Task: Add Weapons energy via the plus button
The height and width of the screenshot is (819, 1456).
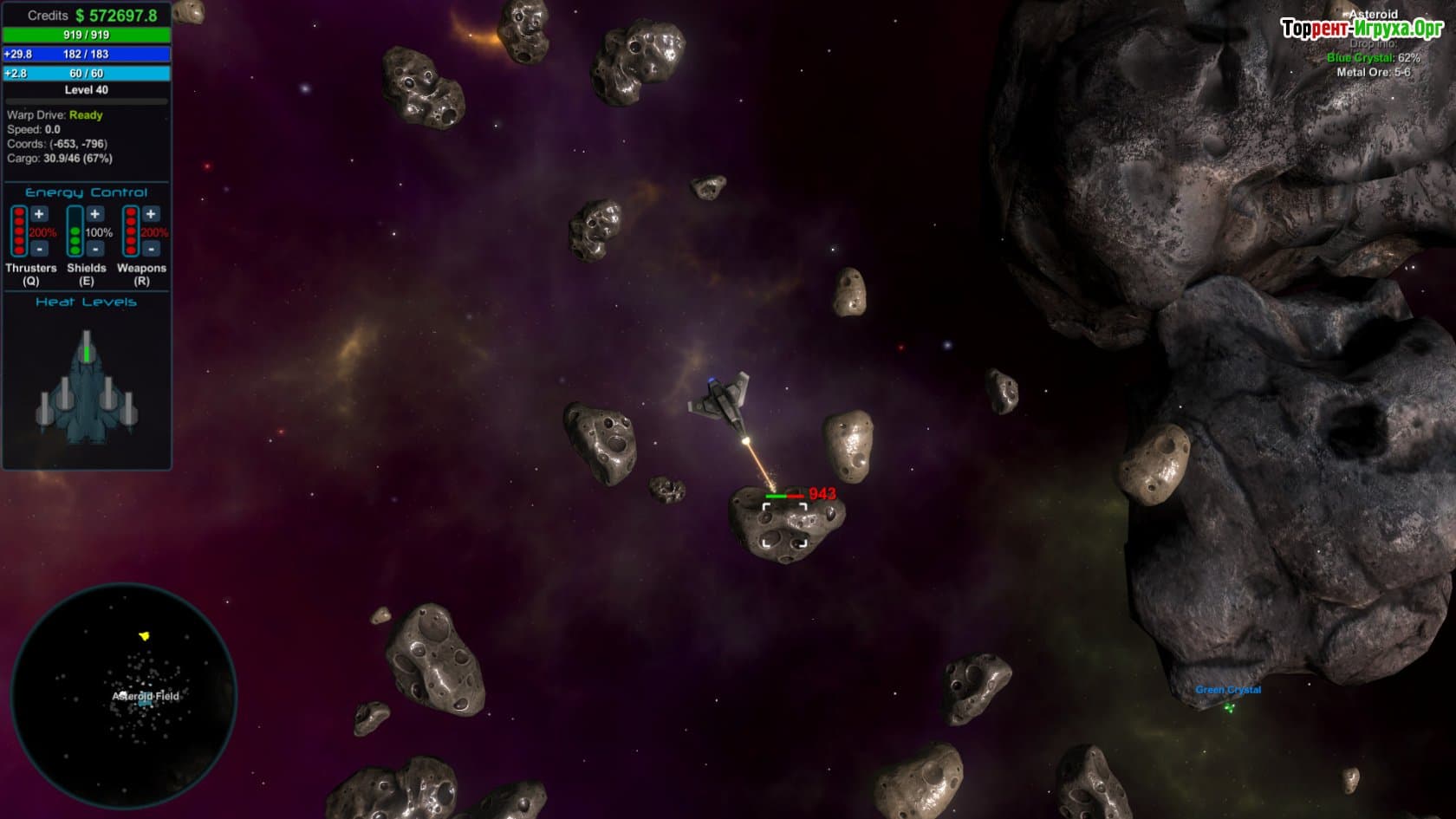Action: point(151,214)
